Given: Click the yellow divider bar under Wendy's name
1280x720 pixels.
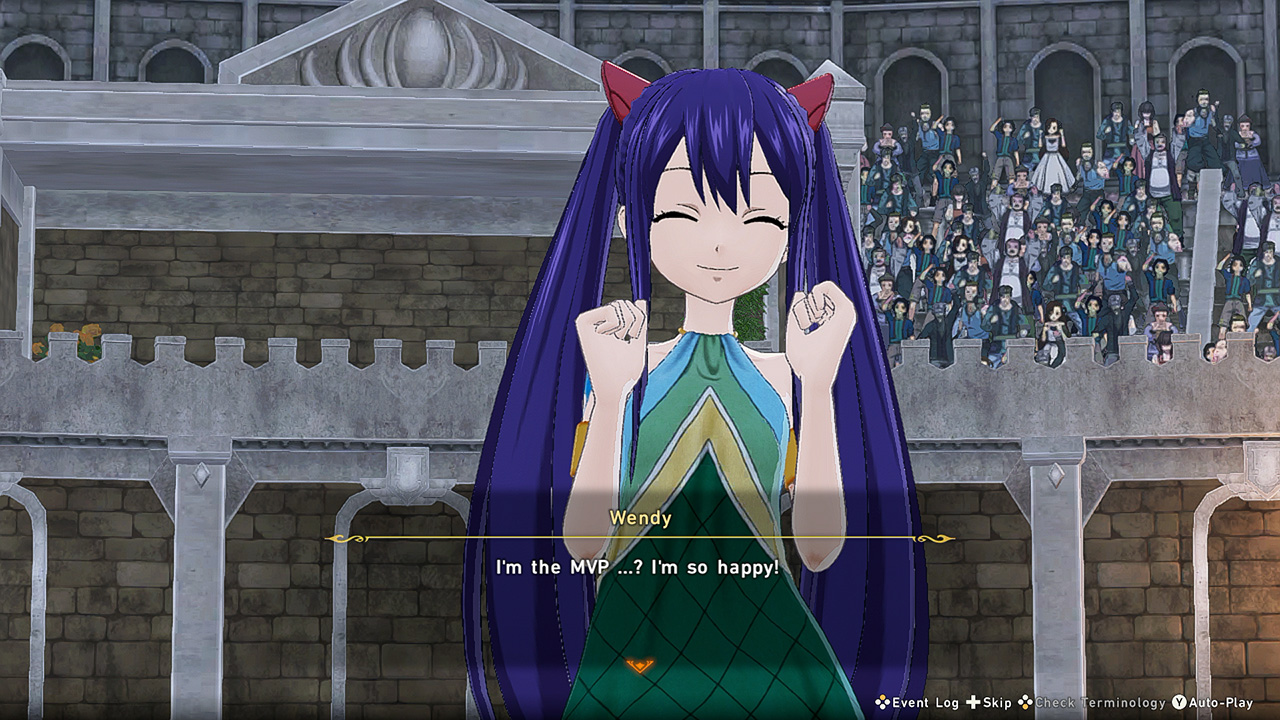Looking at the screenshot, I should coord(640,538).
